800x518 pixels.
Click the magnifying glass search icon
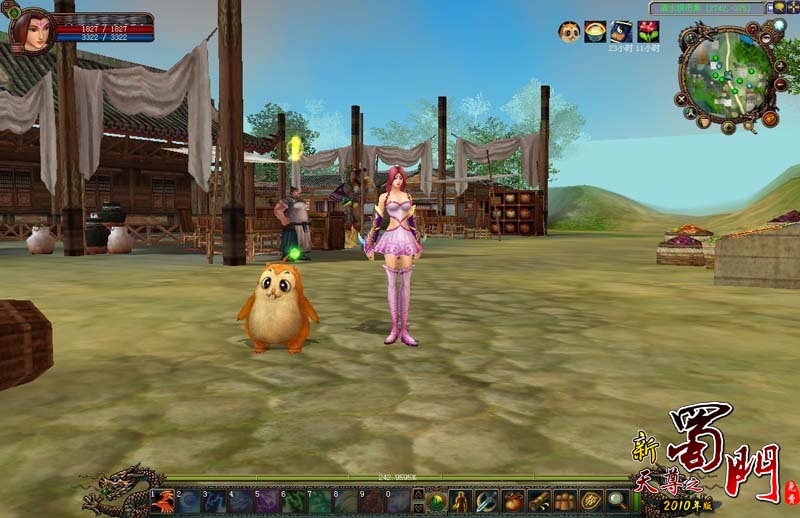click(617, 501)
